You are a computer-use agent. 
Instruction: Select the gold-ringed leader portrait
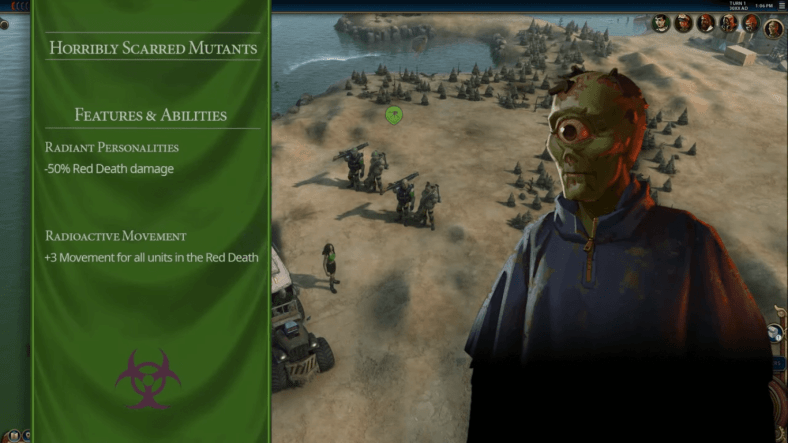(774, 29)
